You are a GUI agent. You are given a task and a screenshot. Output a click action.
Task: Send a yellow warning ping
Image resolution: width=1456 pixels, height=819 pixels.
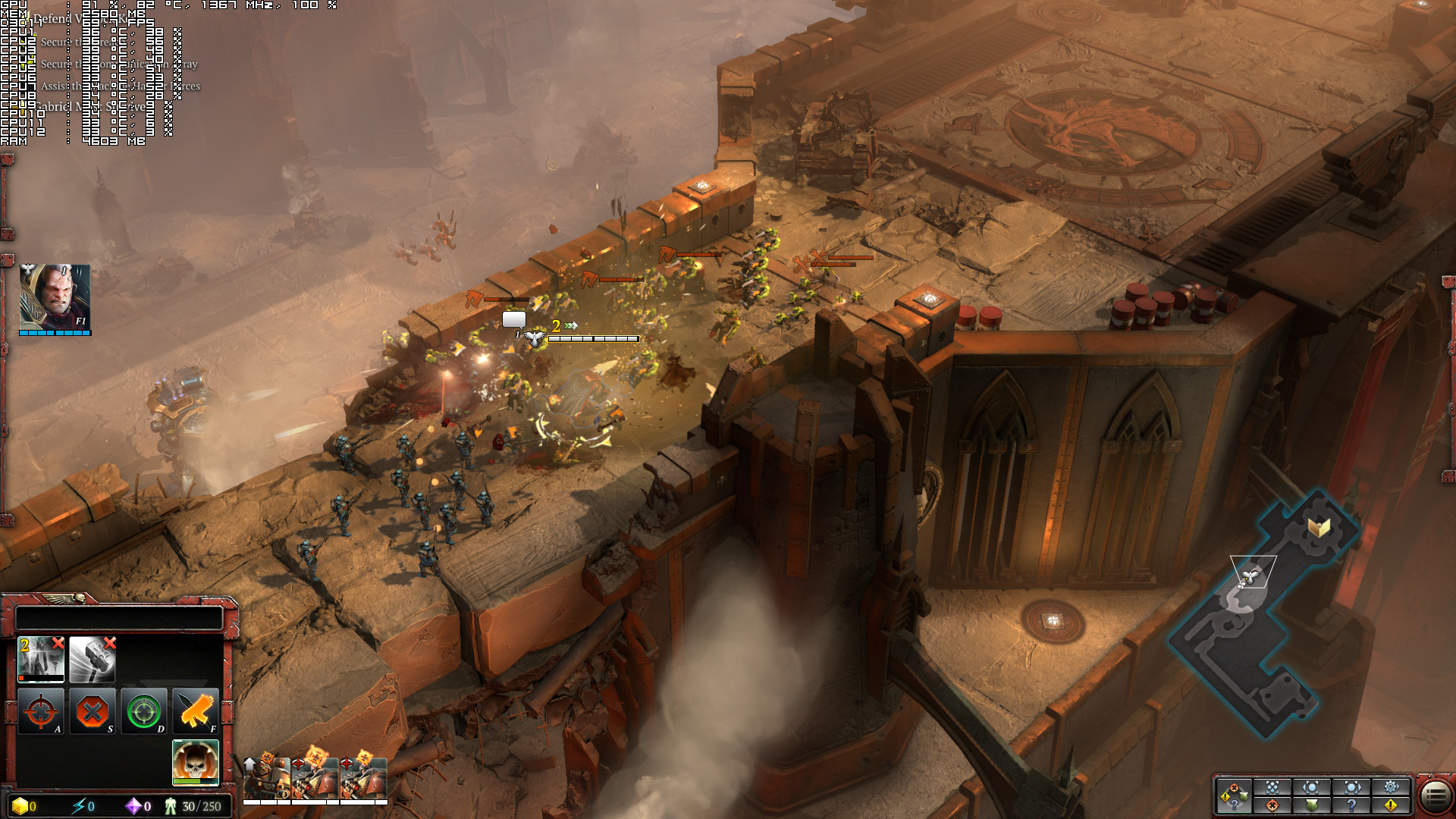click(x=1391, y=805)
